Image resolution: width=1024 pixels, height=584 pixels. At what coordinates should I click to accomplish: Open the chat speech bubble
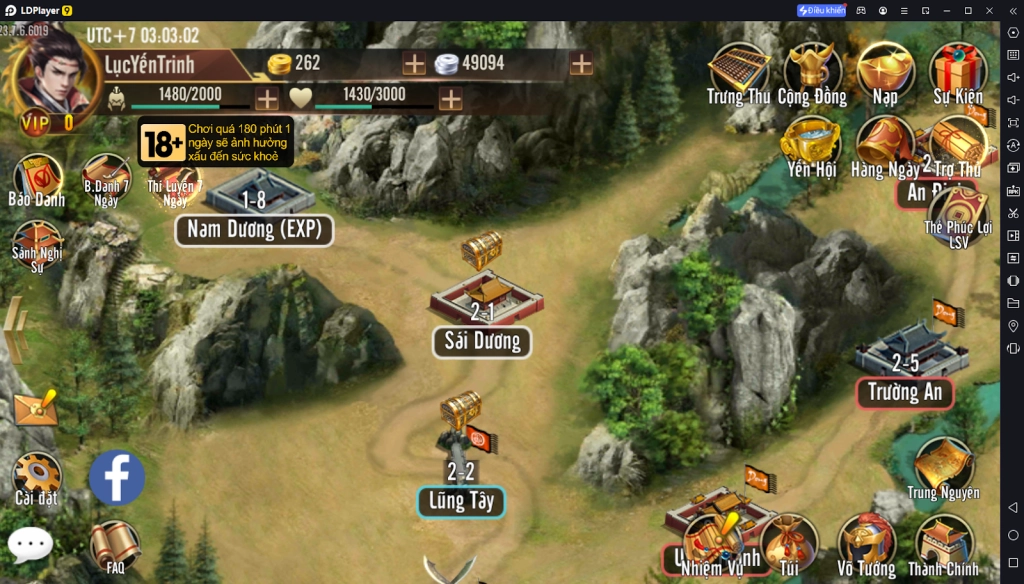[30, 545]
